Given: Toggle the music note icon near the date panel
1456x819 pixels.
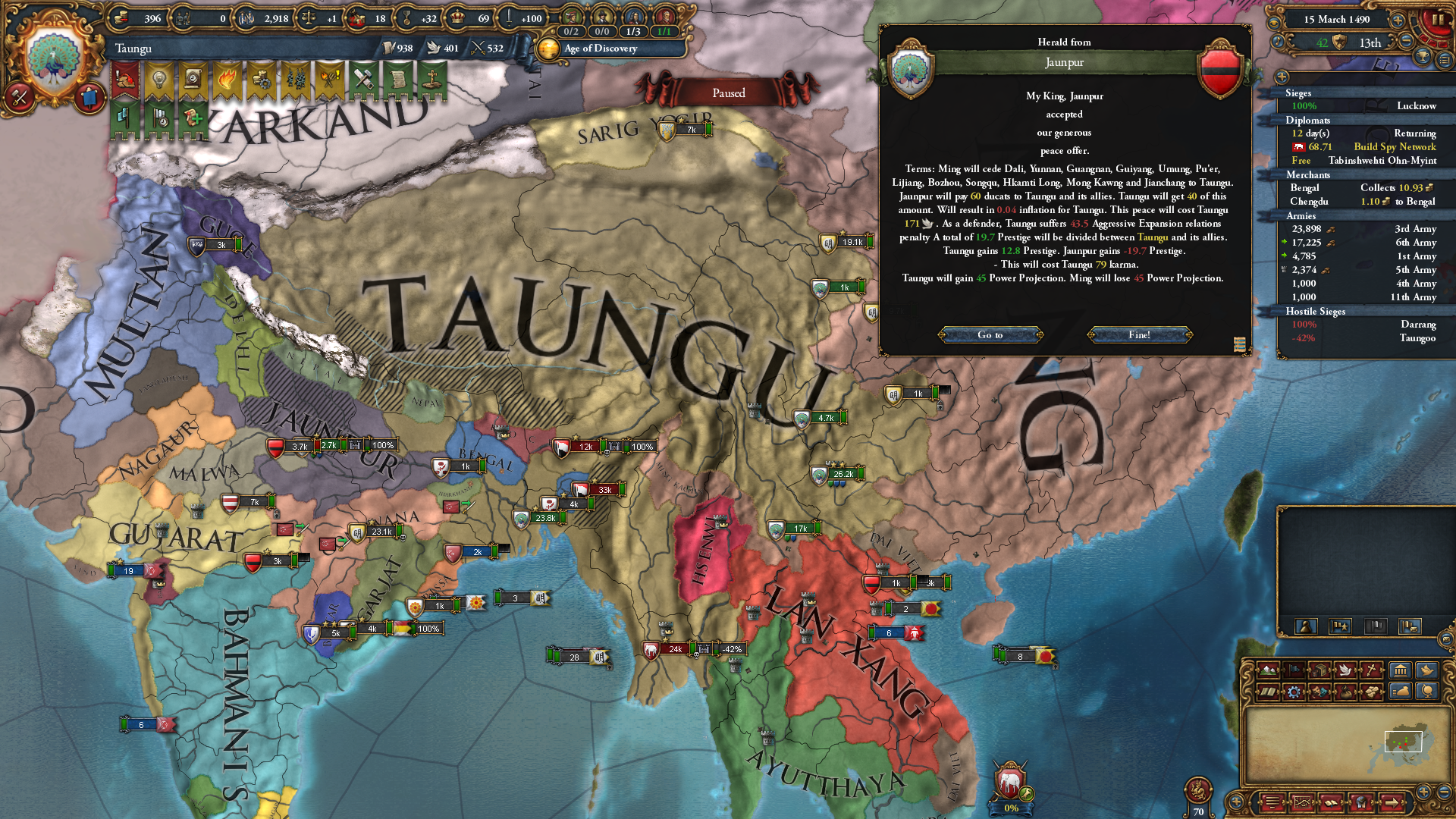Looking at the screenshot, I should pyautogui.click(x=1278, y=42).
